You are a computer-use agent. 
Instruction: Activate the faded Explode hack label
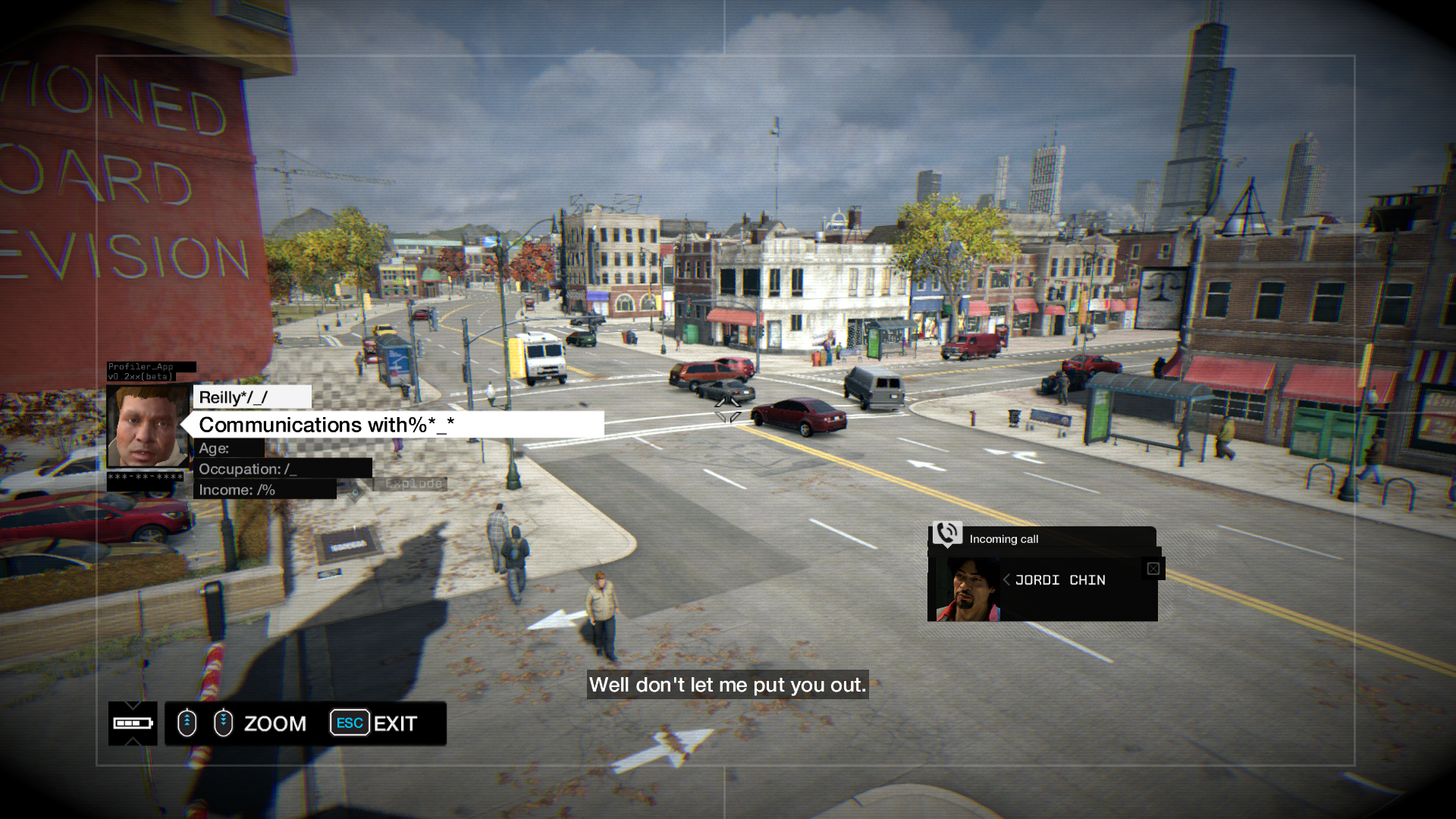pyautogui.click(x=413, y=484)
